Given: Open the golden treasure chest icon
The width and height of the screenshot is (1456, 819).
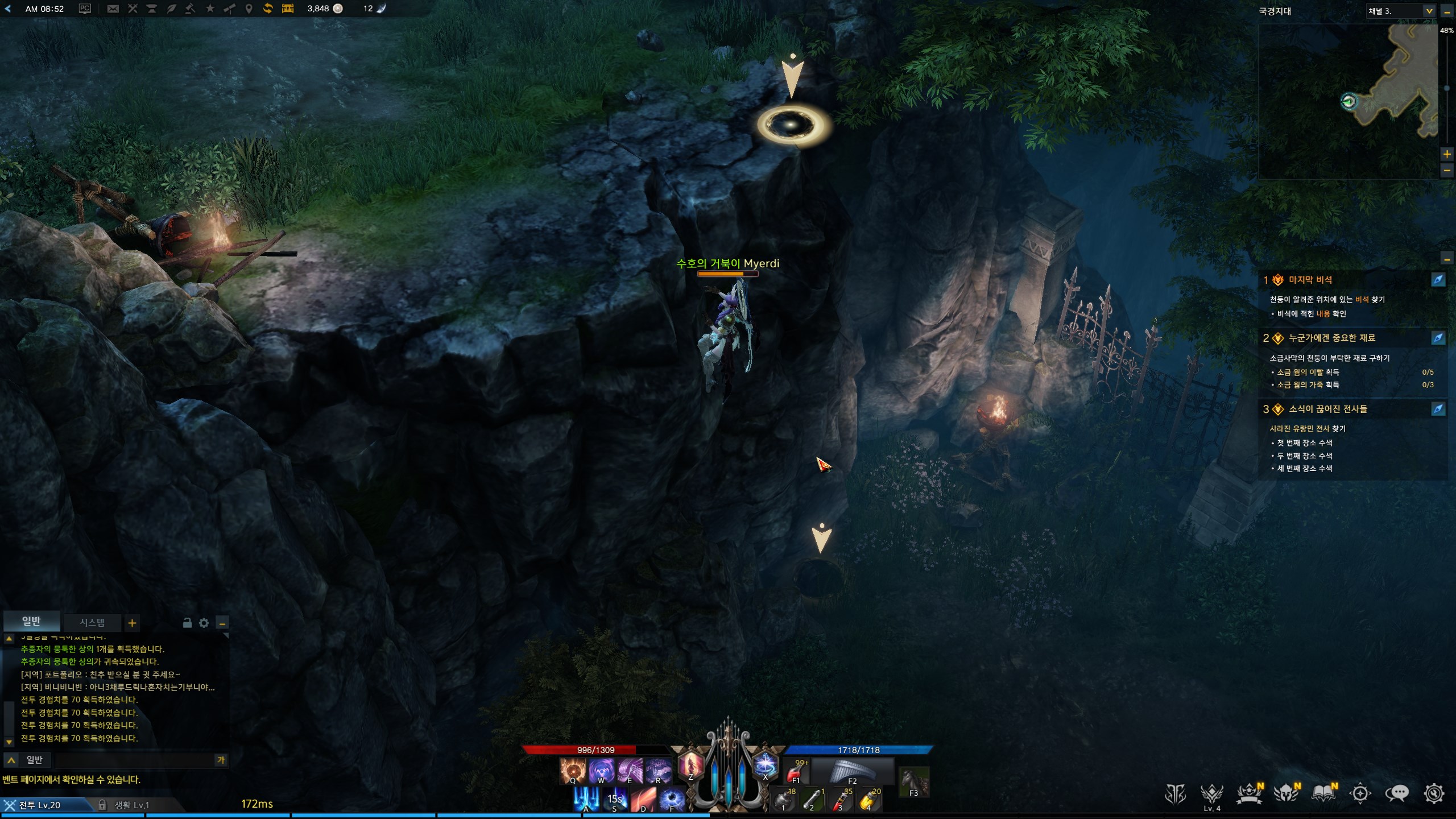Looking at the screenshot, I should (288, 9).
